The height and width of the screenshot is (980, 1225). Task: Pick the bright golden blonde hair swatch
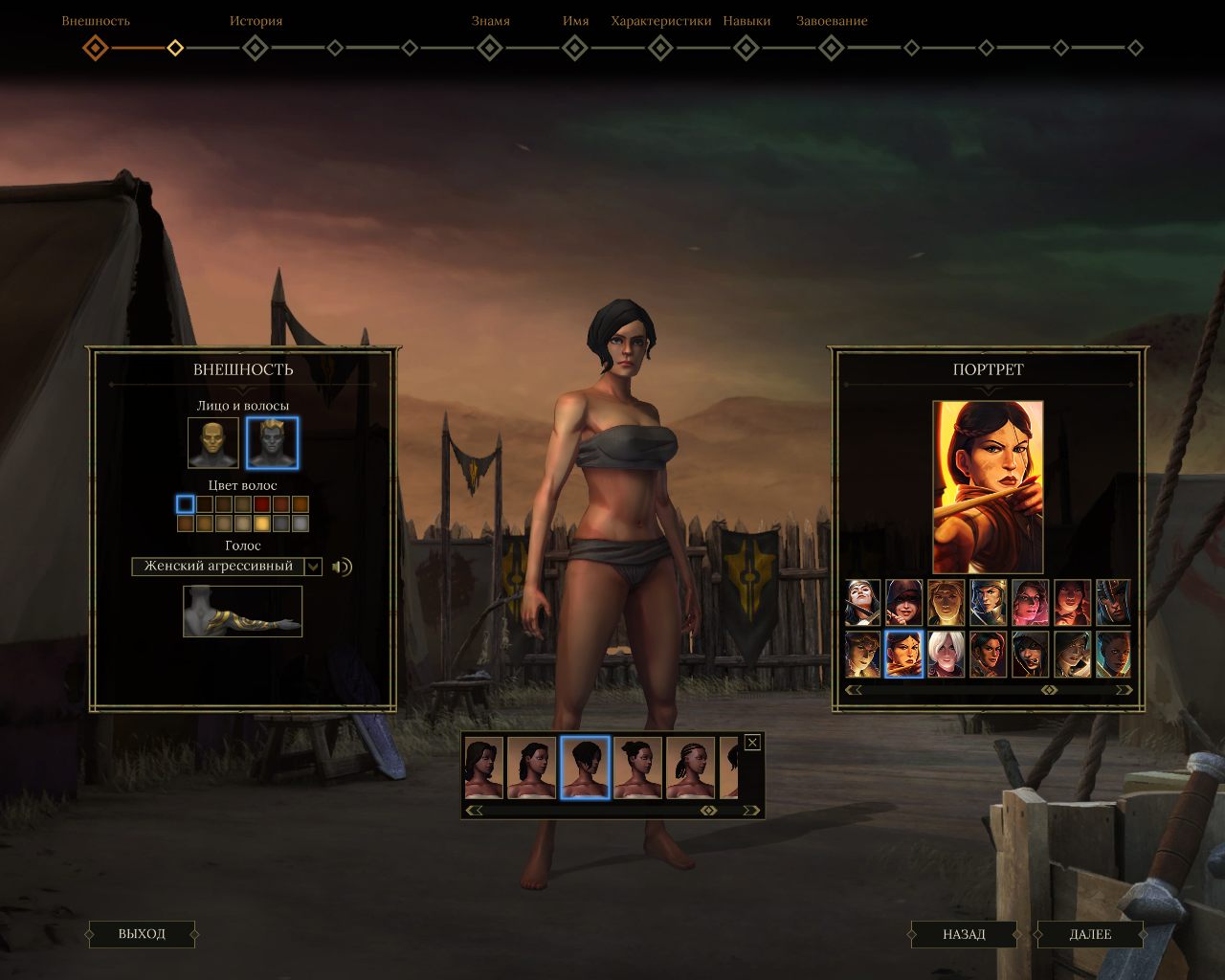click(262, 523)
